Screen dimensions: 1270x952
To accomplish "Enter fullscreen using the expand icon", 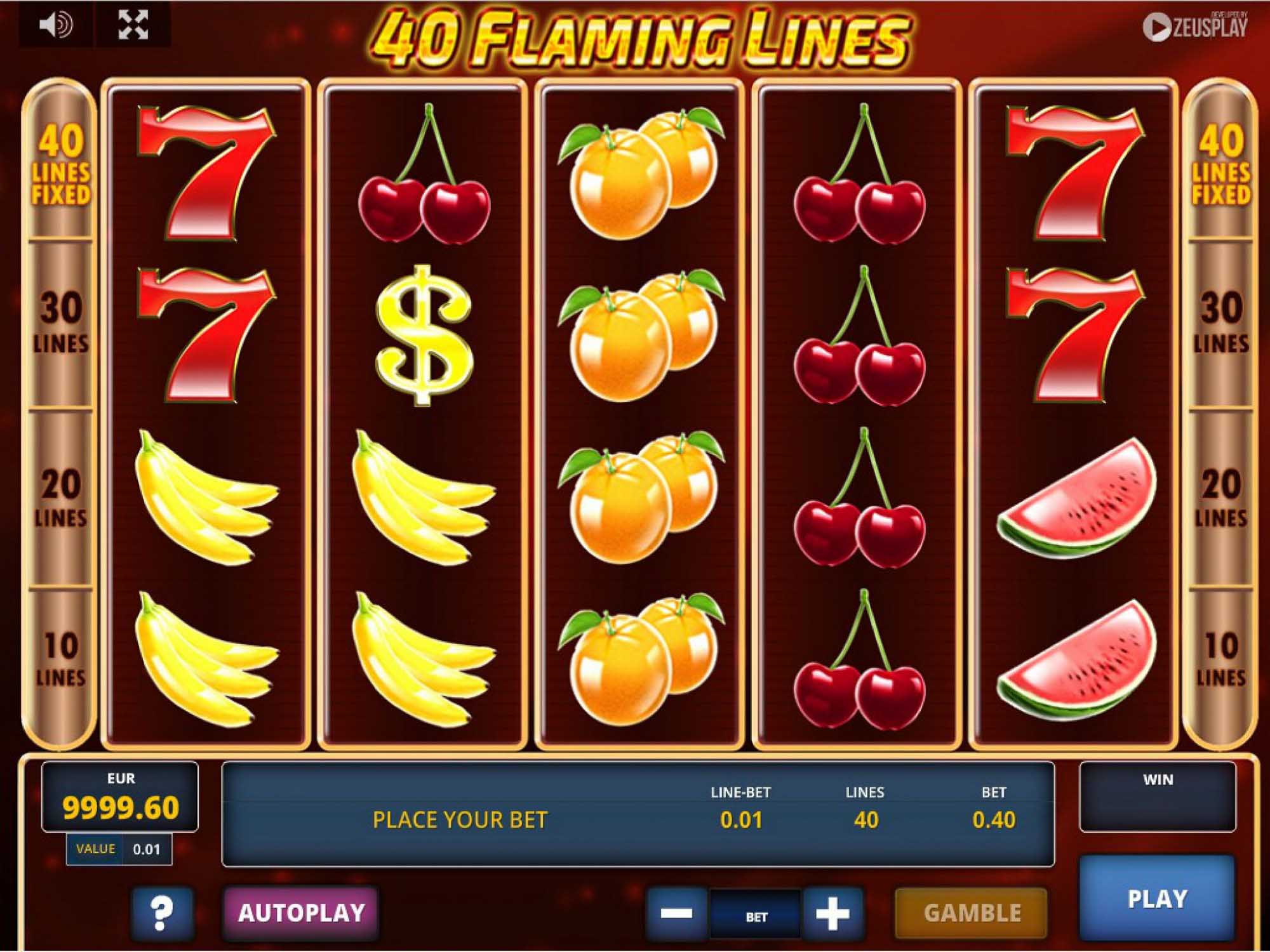I will 131,24.
